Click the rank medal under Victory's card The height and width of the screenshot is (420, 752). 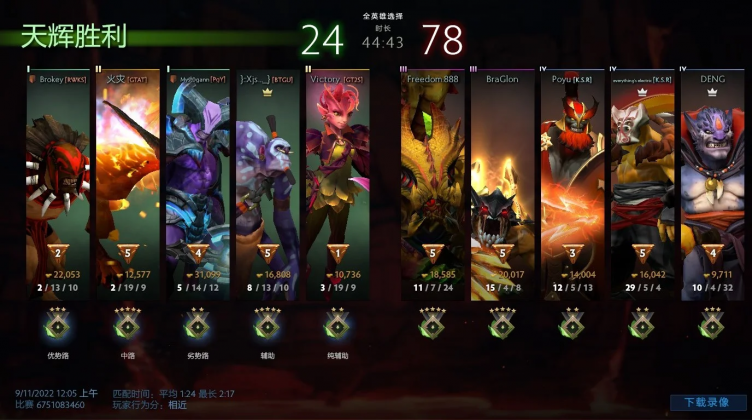click(x=336, y=323)
